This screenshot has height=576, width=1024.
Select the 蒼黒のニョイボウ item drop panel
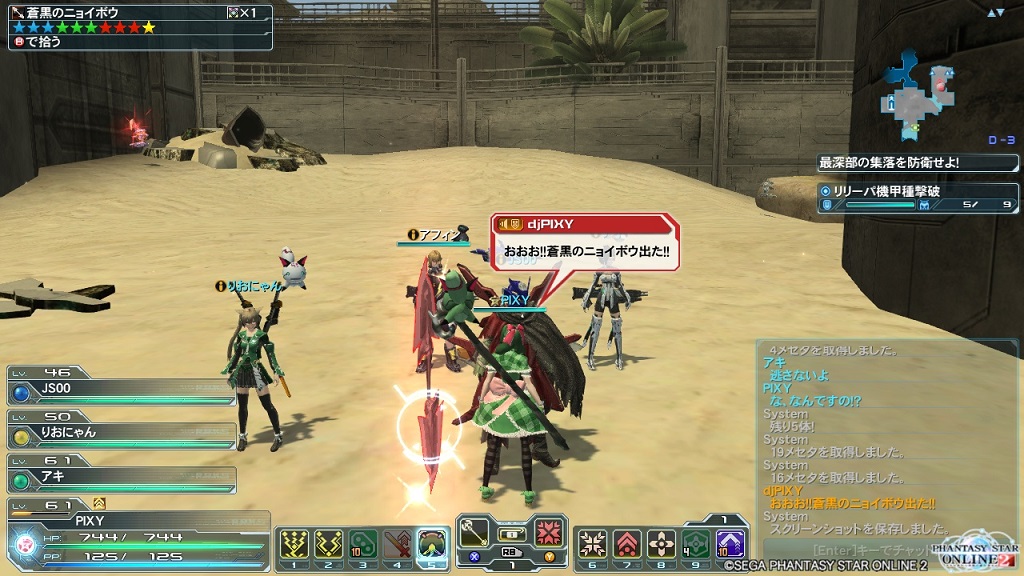click(137, 26)
